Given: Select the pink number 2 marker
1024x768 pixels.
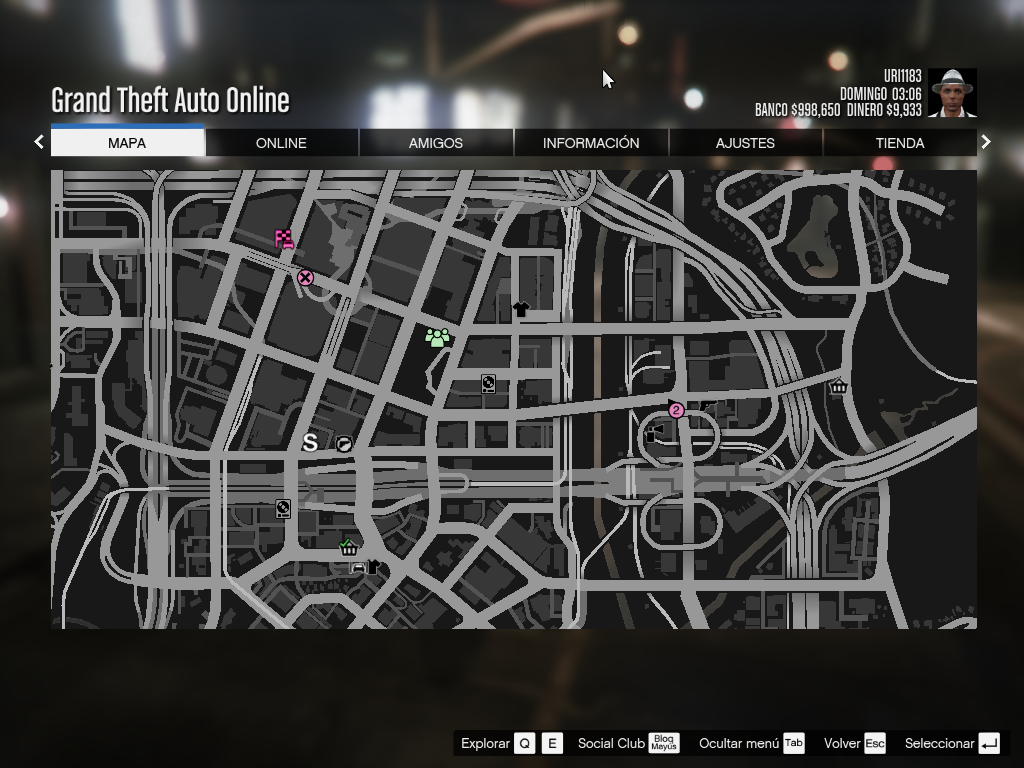Looking at the screenshot, I should pos(676,410).
